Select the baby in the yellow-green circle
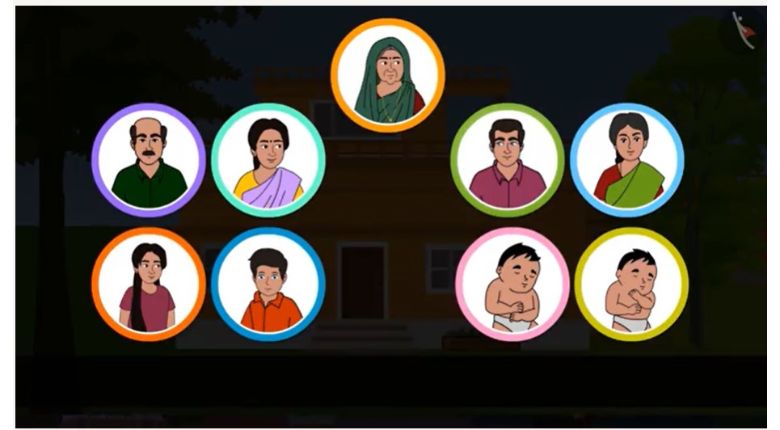Screen dimensions: 780x430 [x=631, y=284]
